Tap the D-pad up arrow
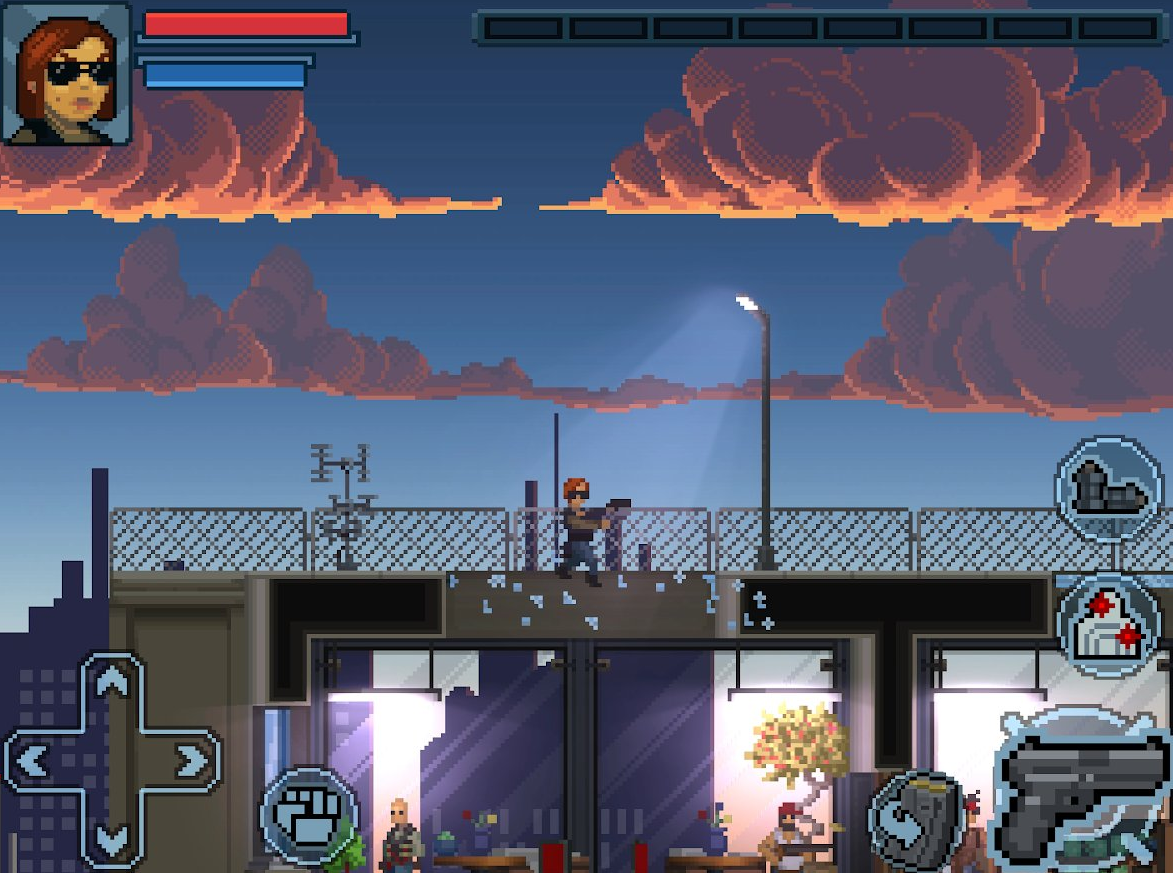 coord(113,684)
